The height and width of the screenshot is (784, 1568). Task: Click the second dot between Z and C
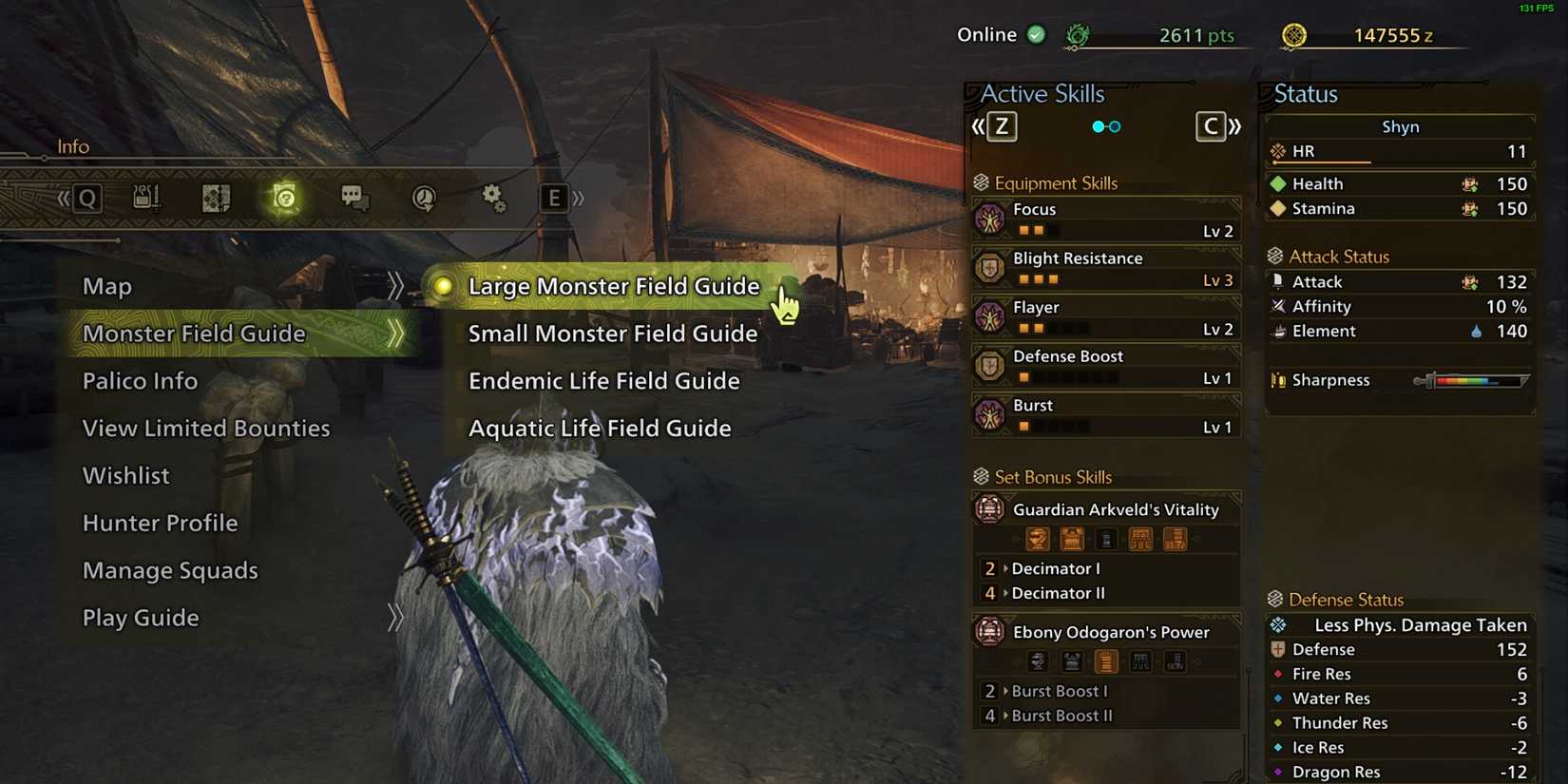click(x=1114, y=125)
